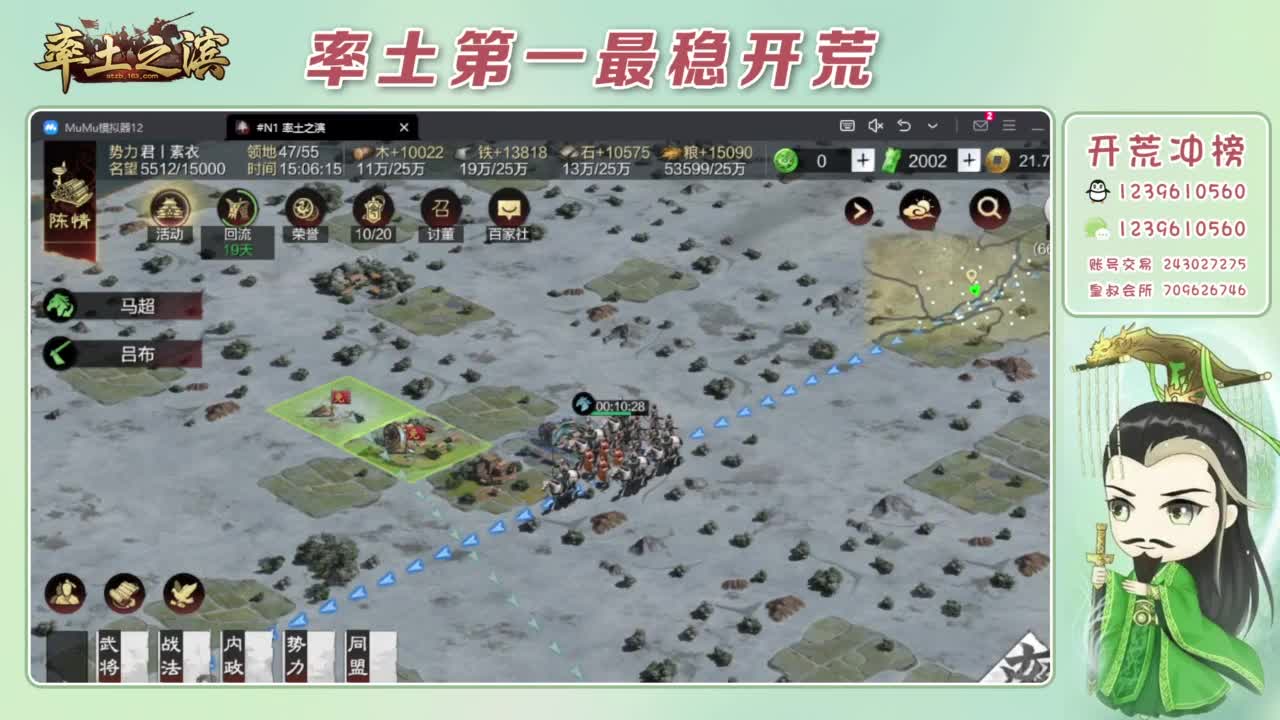This screenshot has width=1280, height=720.
Task: Select the 马超 general button
Action: pyautogui.click(x=124, y=304)
